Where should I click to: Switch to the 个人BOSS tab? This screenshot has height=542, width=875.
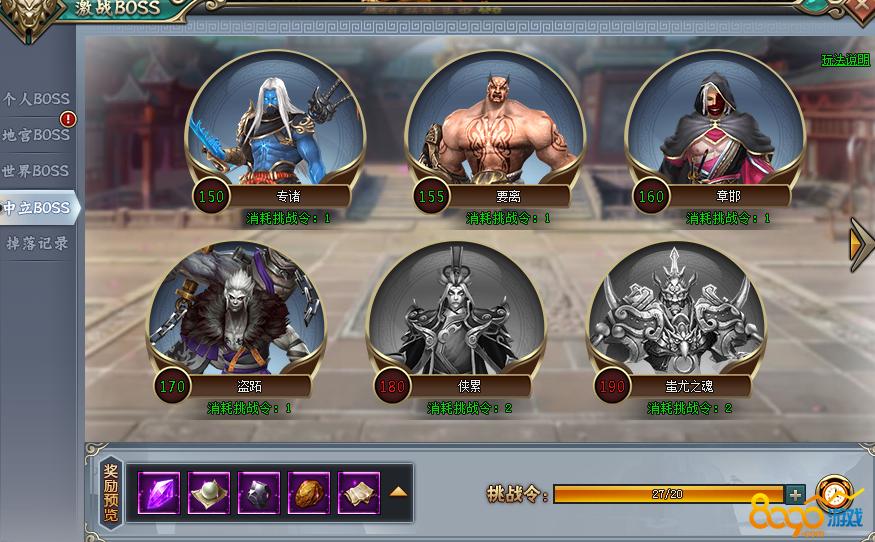click(x=37, y=99)
